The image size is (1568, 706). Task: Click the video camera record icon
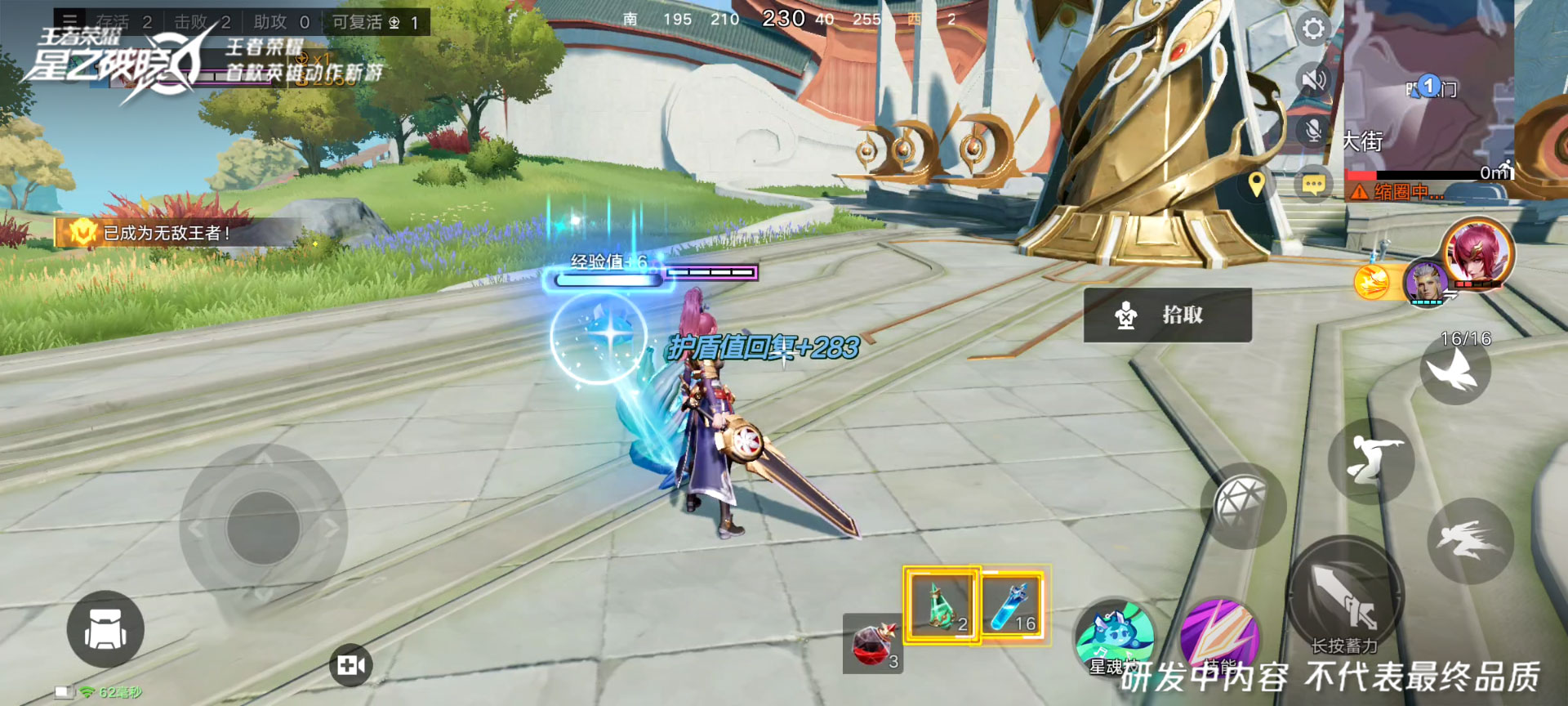(x=351, y=665)
